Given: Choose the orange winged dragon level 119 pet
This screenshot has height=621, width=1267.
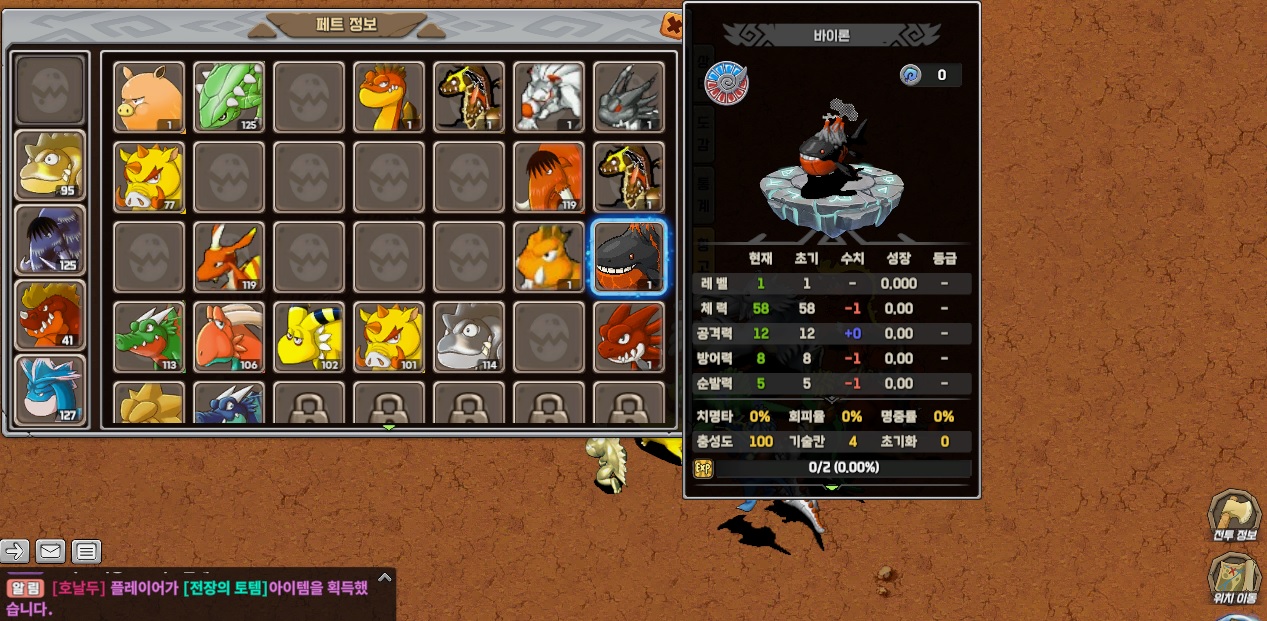Looking at the screenshot, I should click(x=229, y=257).
